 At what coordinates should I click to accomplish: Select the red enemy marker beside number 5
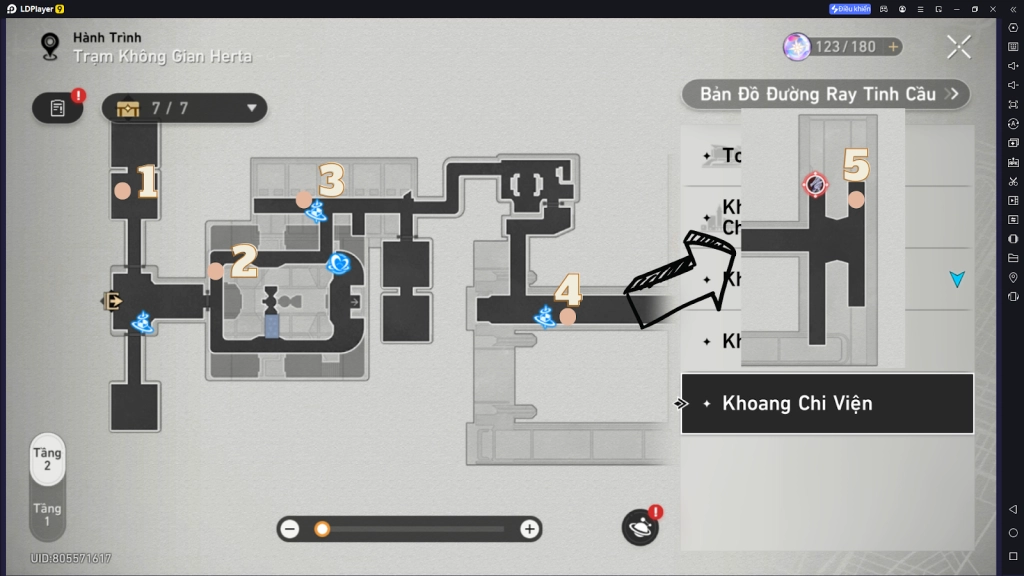click(815, 184)
